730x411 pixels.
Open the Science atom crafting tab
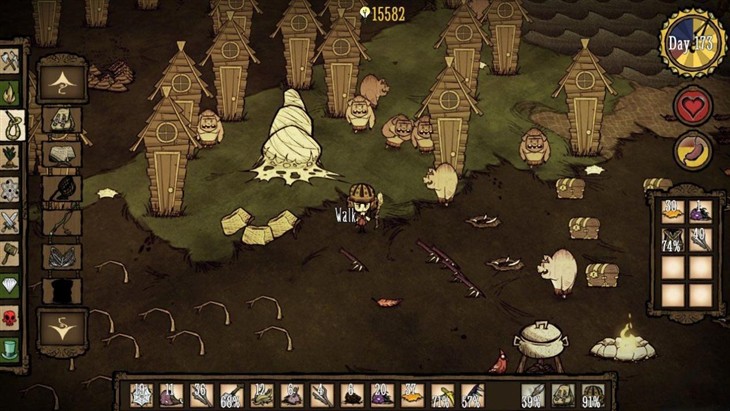tap(9, 189)
